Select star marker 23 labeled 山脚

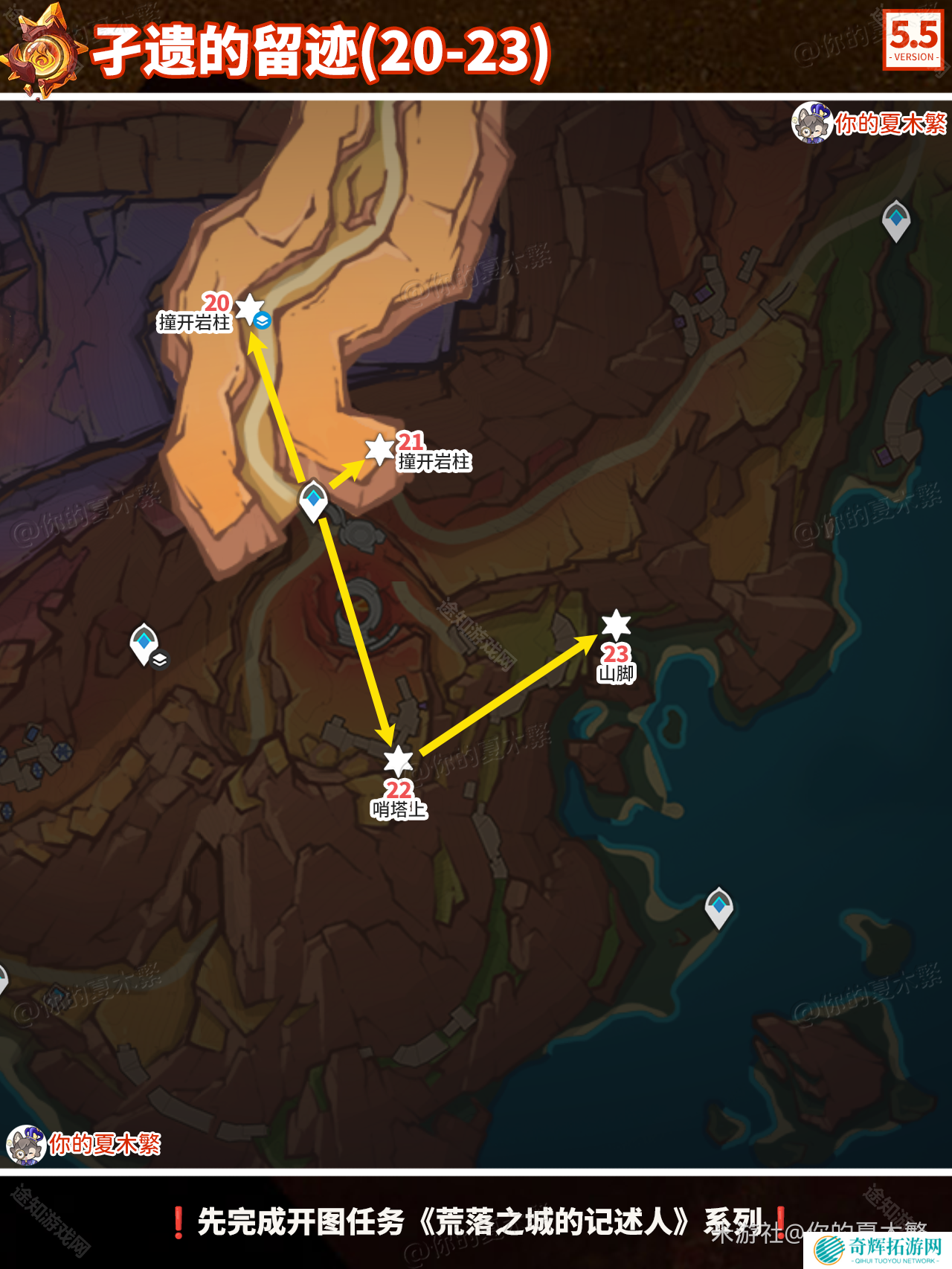pos(616,624)
